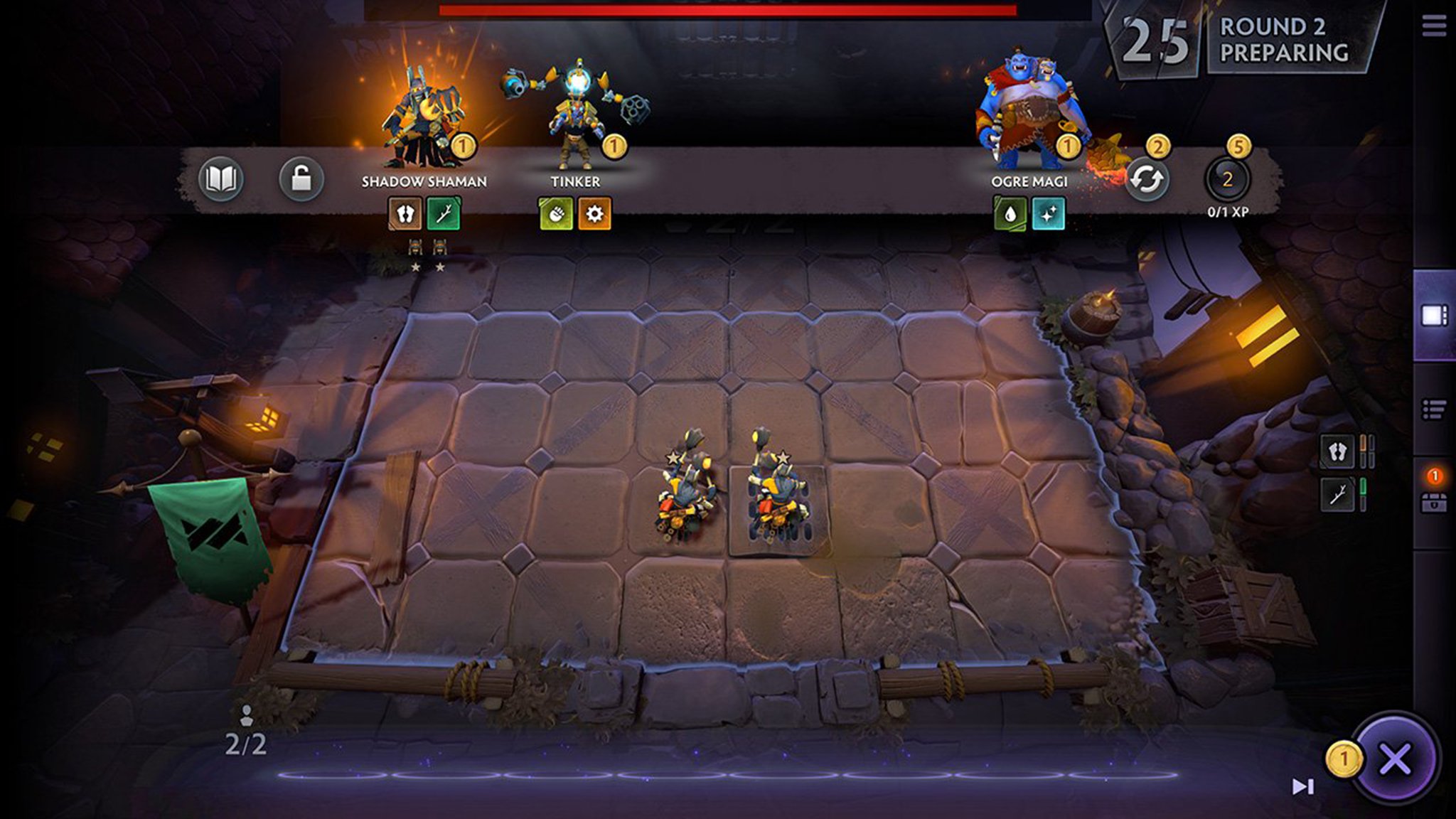Toggle the board view panel on the right sidebar
1456x819 pixels.
[x=1435, y=314]
